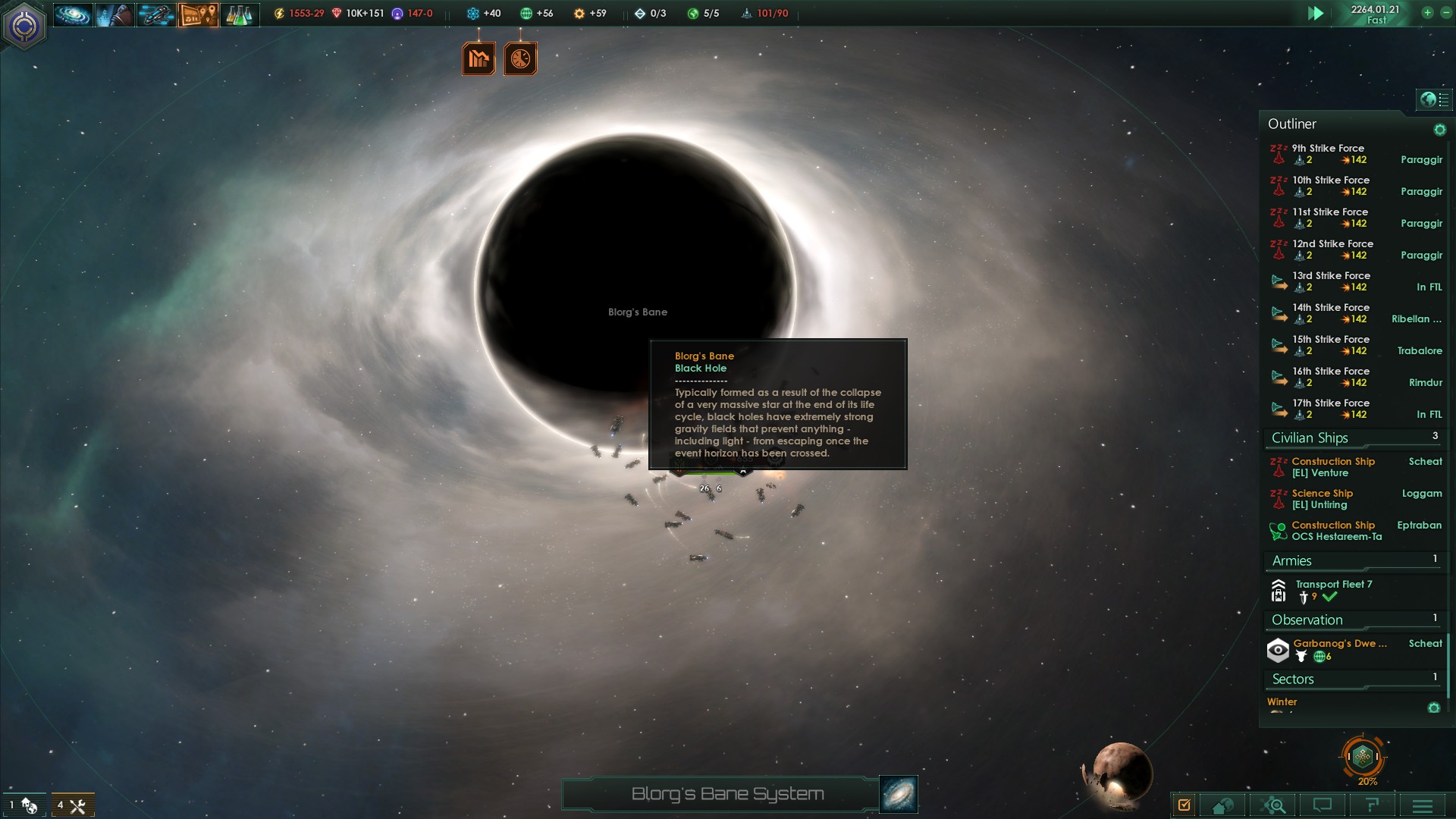Open the Ship Designer

coord(155,14)
